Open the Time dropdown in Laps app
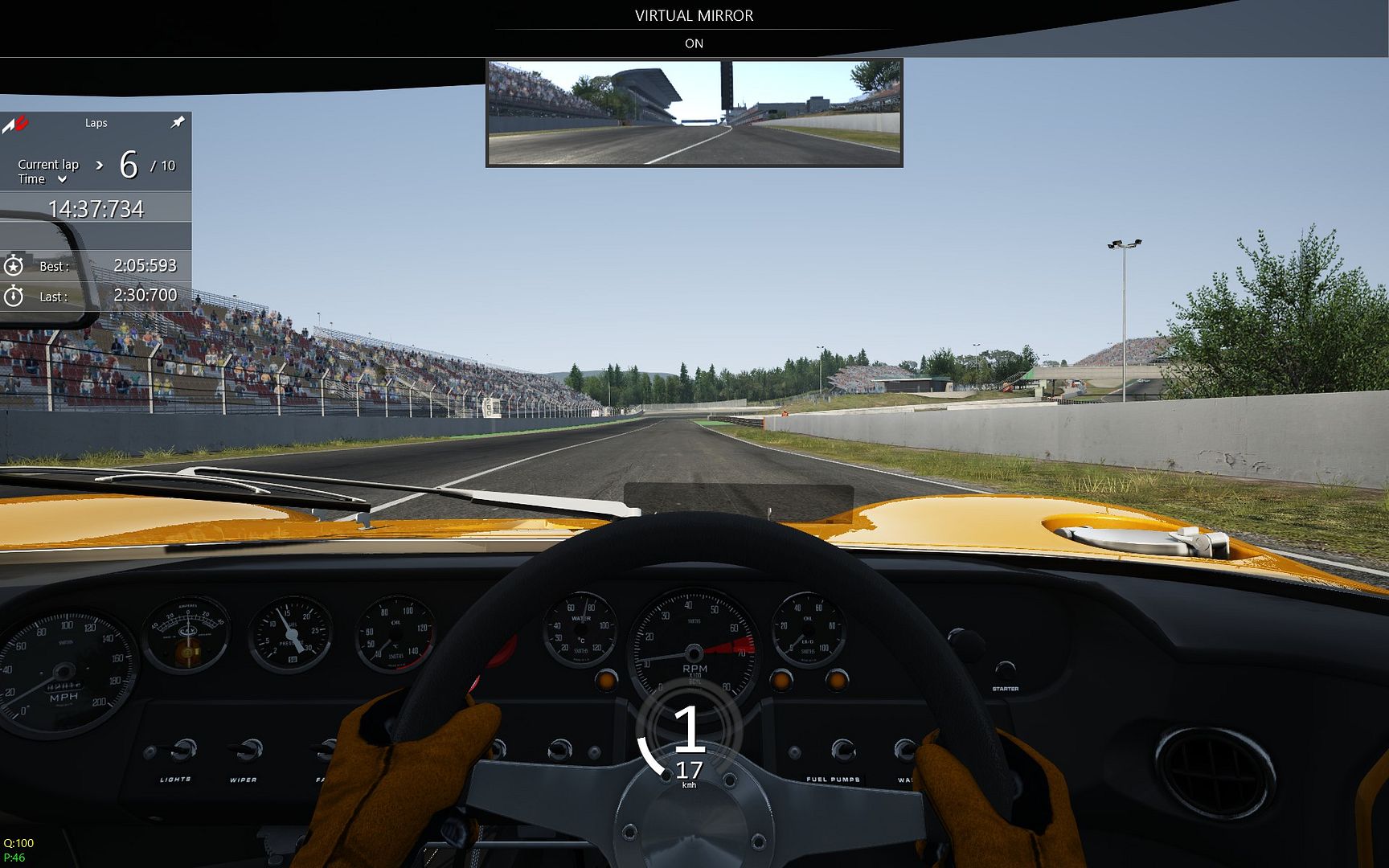The height and width of the screenshot is (868, 1389). tap(62, 179)
